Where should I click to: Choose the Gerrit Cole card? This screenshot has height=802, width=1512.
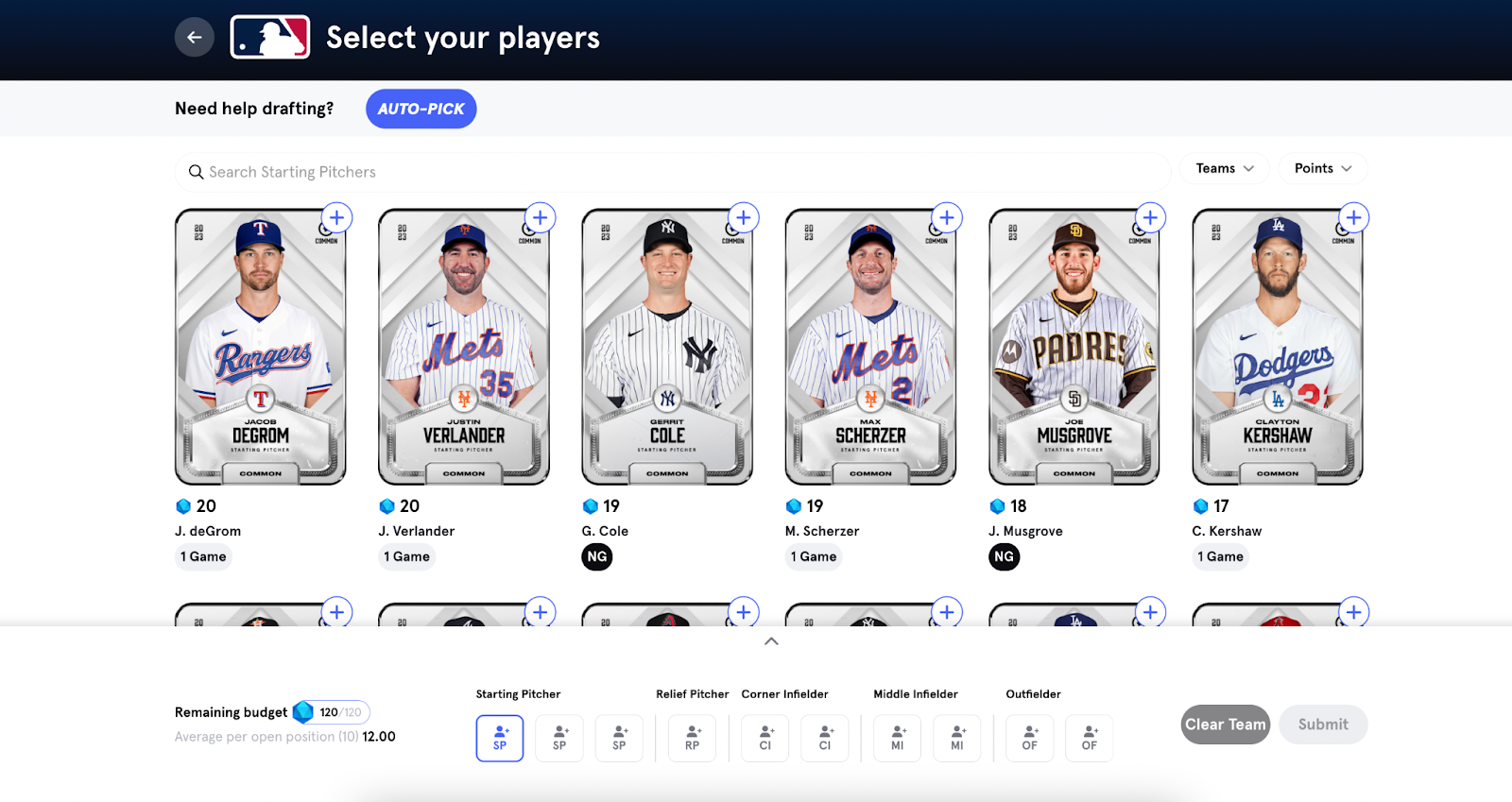pos(667,348)
